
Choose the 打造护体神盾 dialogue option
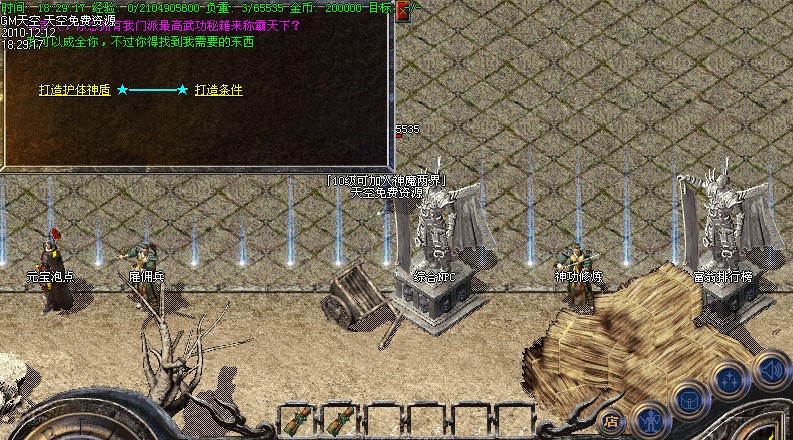click(75, 90)
